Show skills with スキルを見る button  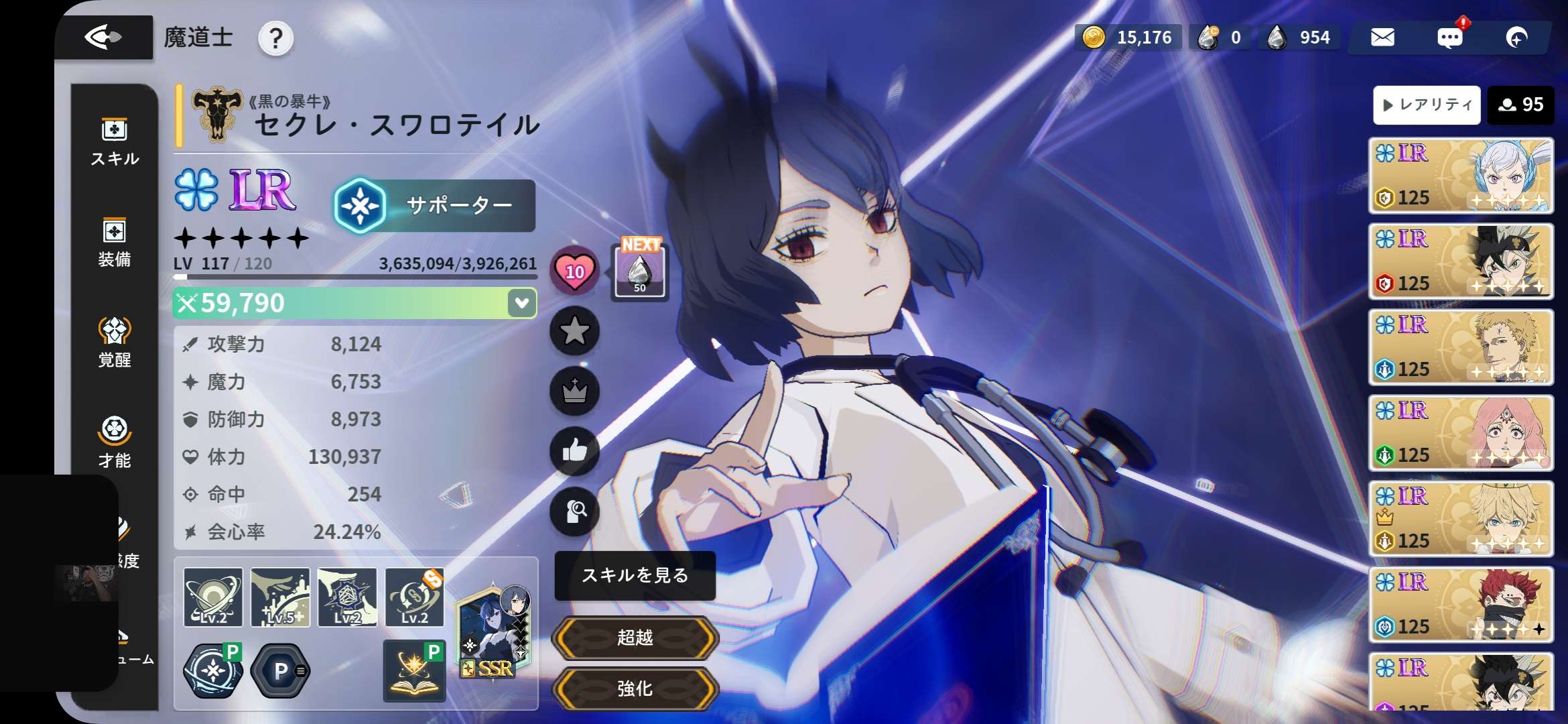[635, 575]
